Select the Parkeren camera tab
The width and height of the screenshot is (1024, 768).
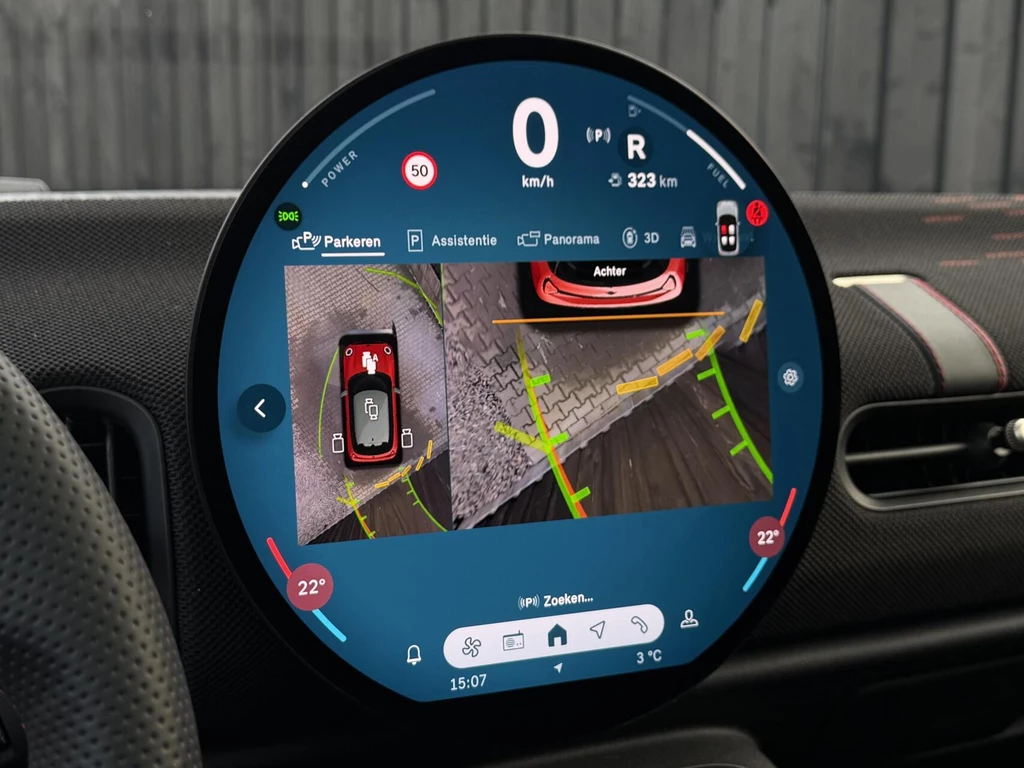click(x=337, y=242)
